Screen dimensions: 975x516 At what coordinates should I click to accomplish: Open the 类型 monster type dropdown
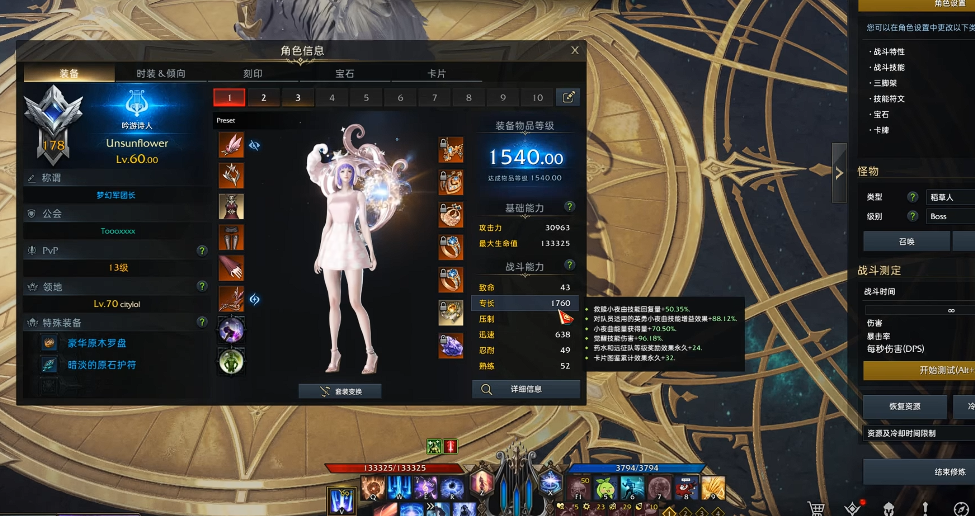[950, 196]
